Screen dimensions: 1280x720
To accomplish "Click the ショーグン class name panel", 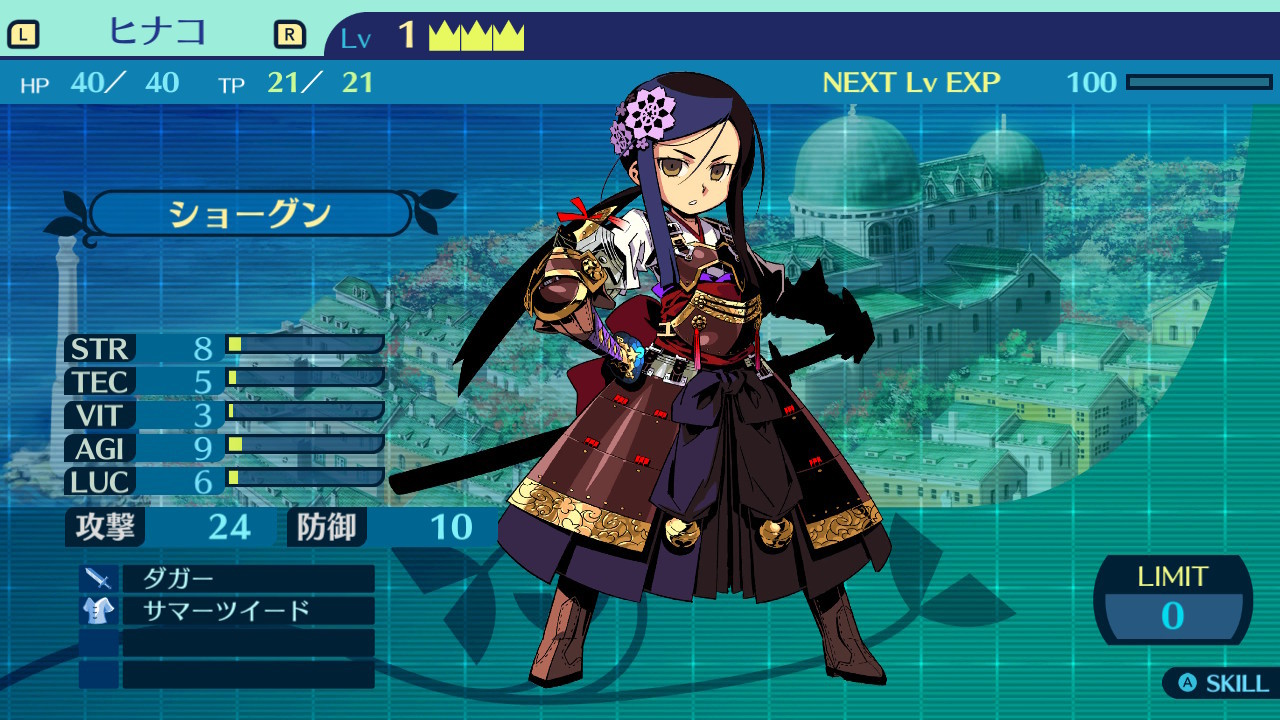I will pyautogui.click(x=250, y=214).
